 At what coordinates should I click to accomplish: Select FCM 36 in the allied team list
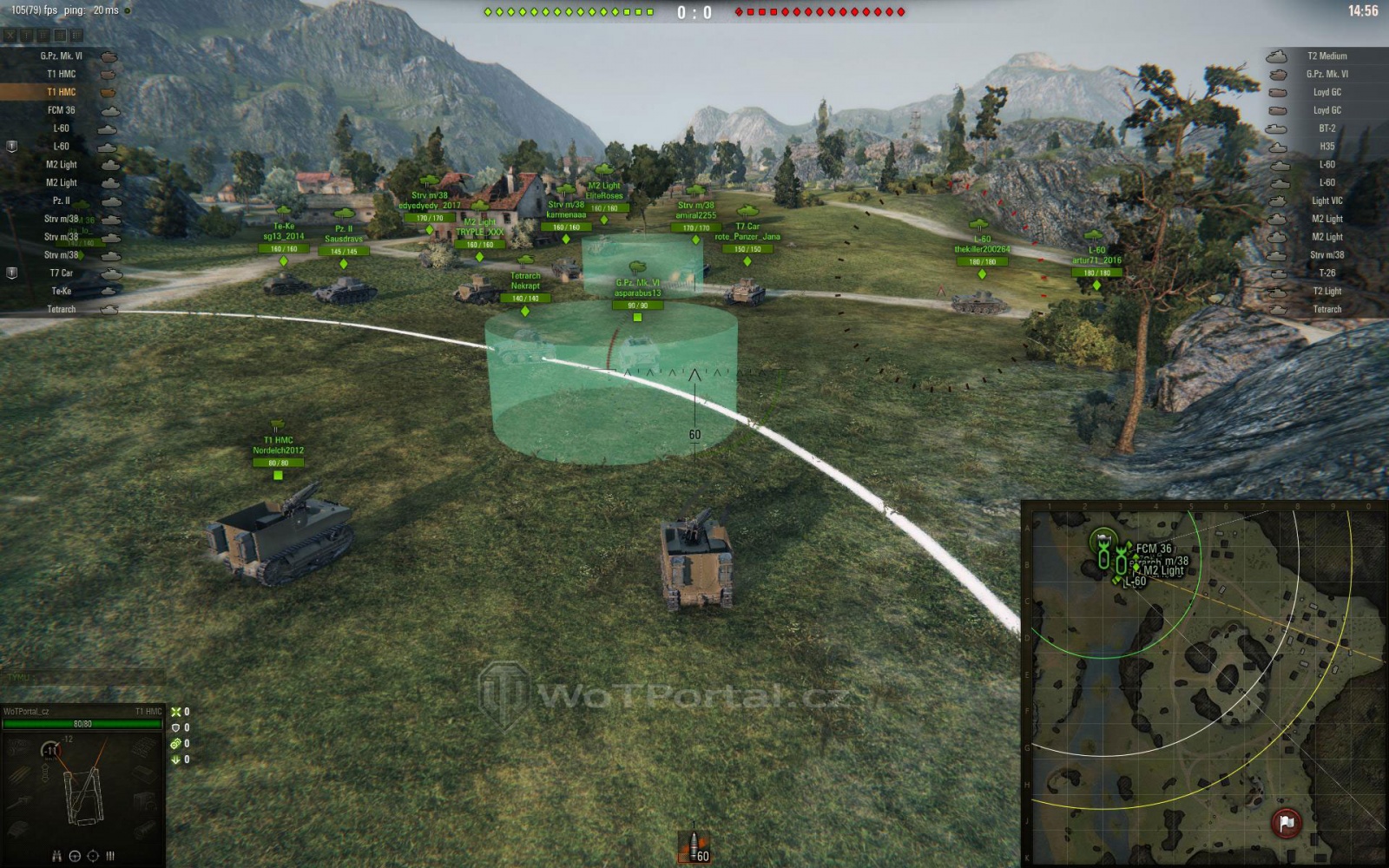pyautogui.click(x=61, y=110)
